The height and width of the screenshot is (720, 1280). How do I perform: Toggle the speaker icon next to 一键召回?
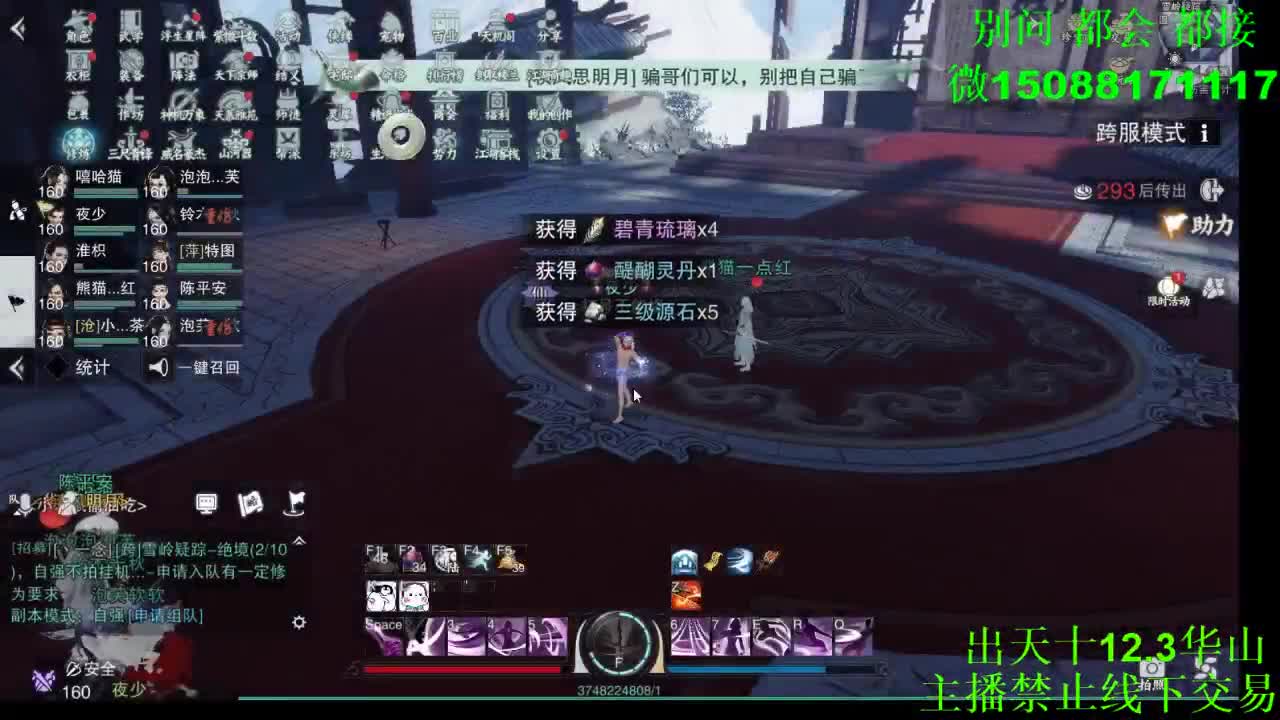coord(158,367)
